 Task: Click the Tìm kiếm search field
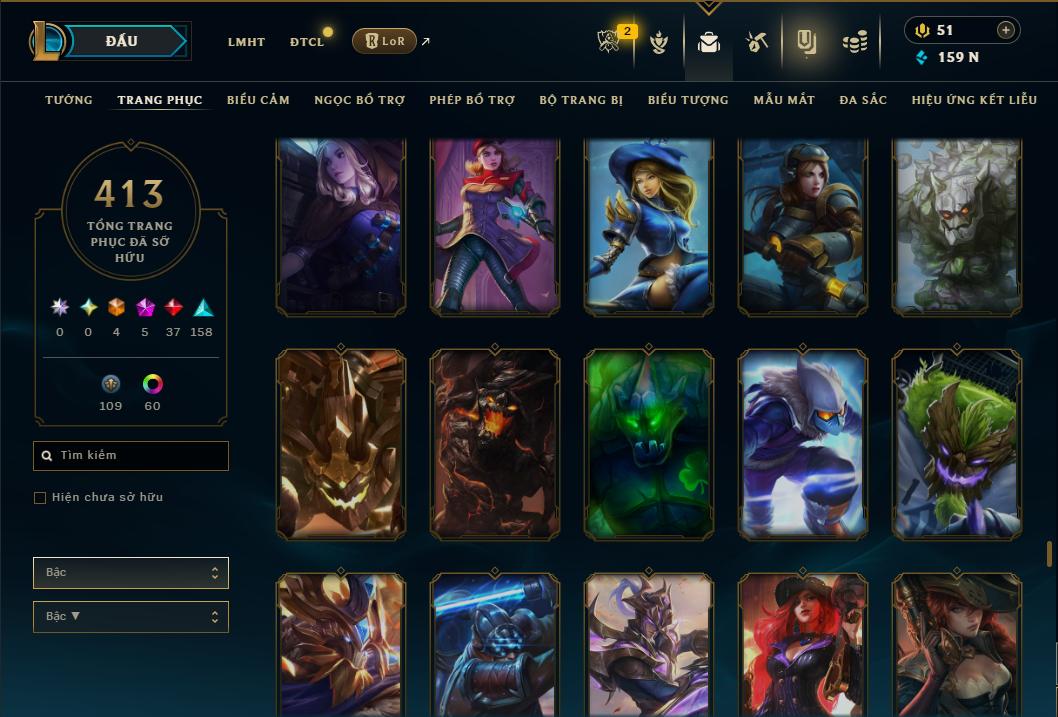tap(131, 456)
